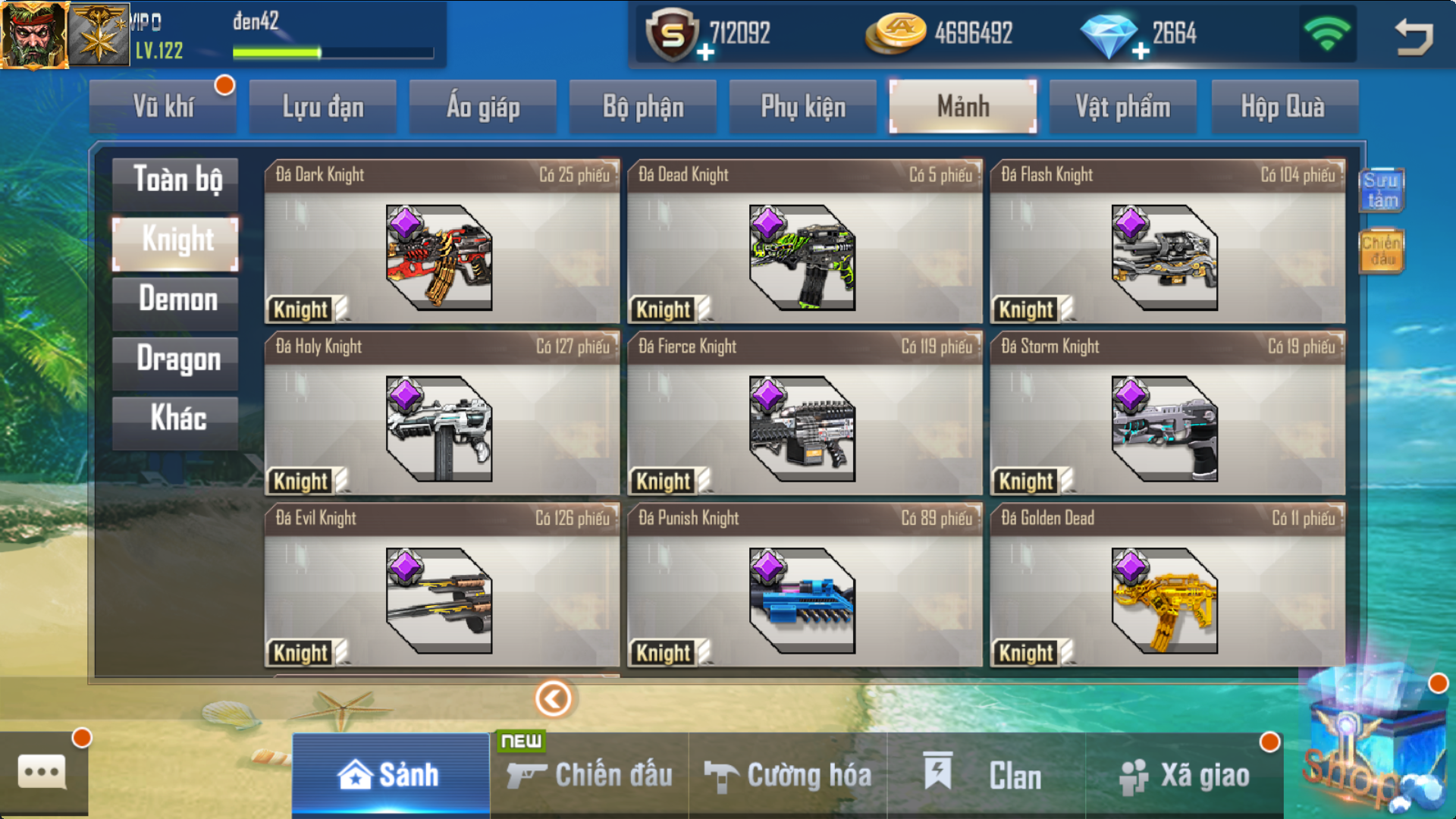Add more diamonds with plus icon

pos(1141,52)
